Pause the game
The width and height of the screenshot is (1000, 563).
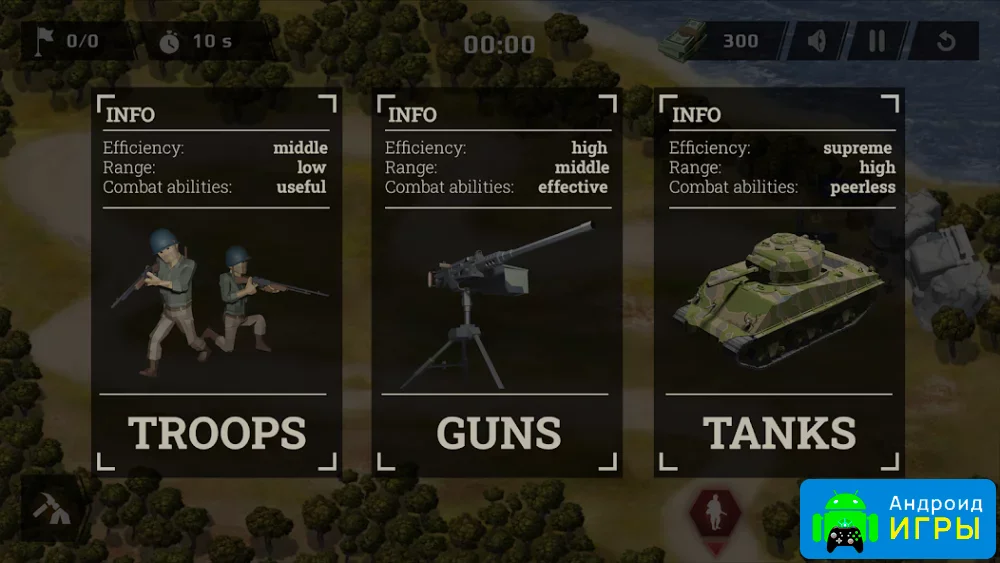(877, 42)
